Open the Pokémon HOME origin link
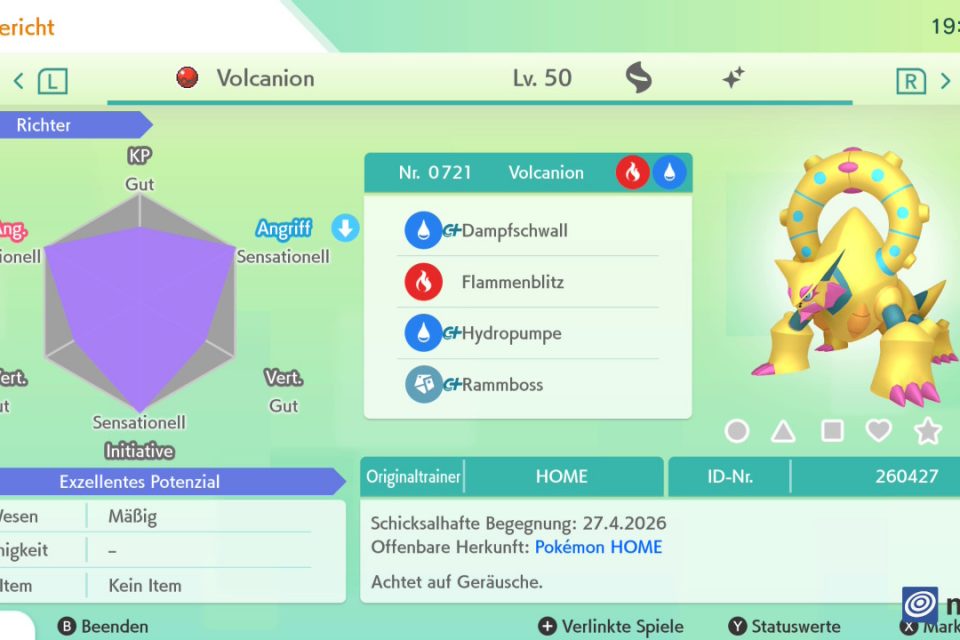The width and height of the screenshot is (960, 640). tap(598, 547)
